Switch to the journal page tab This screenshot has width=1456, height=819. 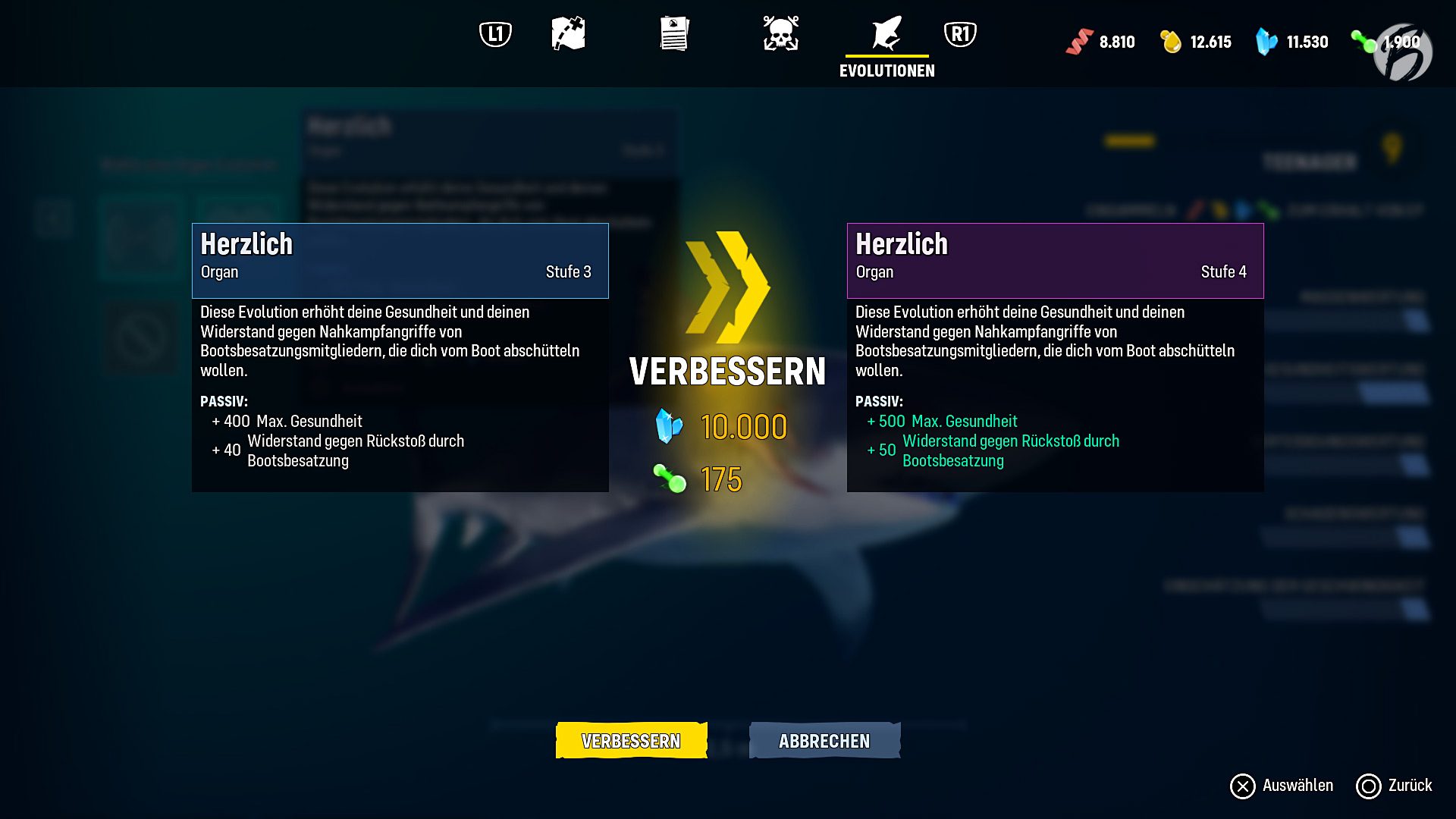[x=674, y=34]
